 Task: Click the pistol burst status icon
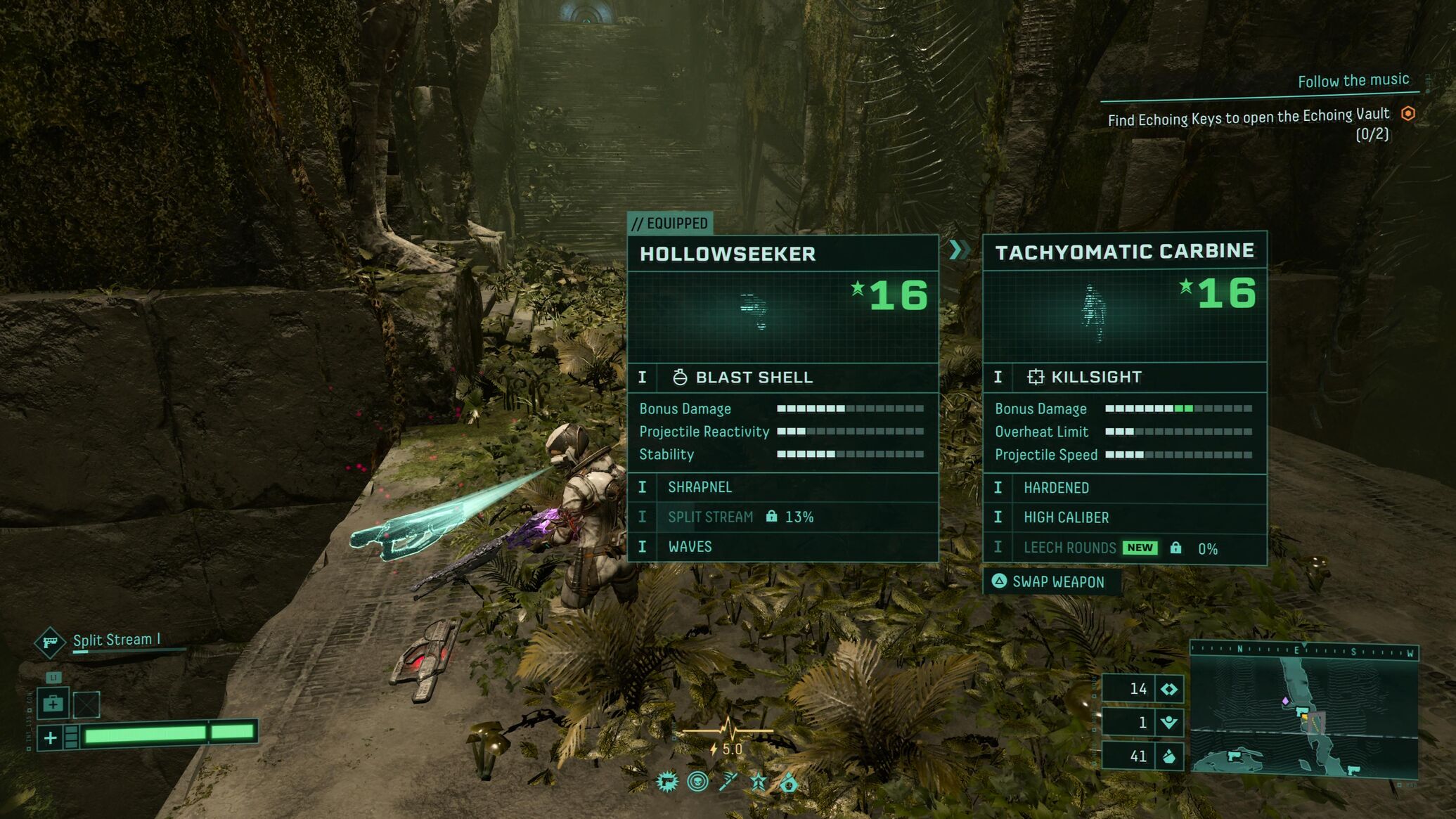pos(666,782)
